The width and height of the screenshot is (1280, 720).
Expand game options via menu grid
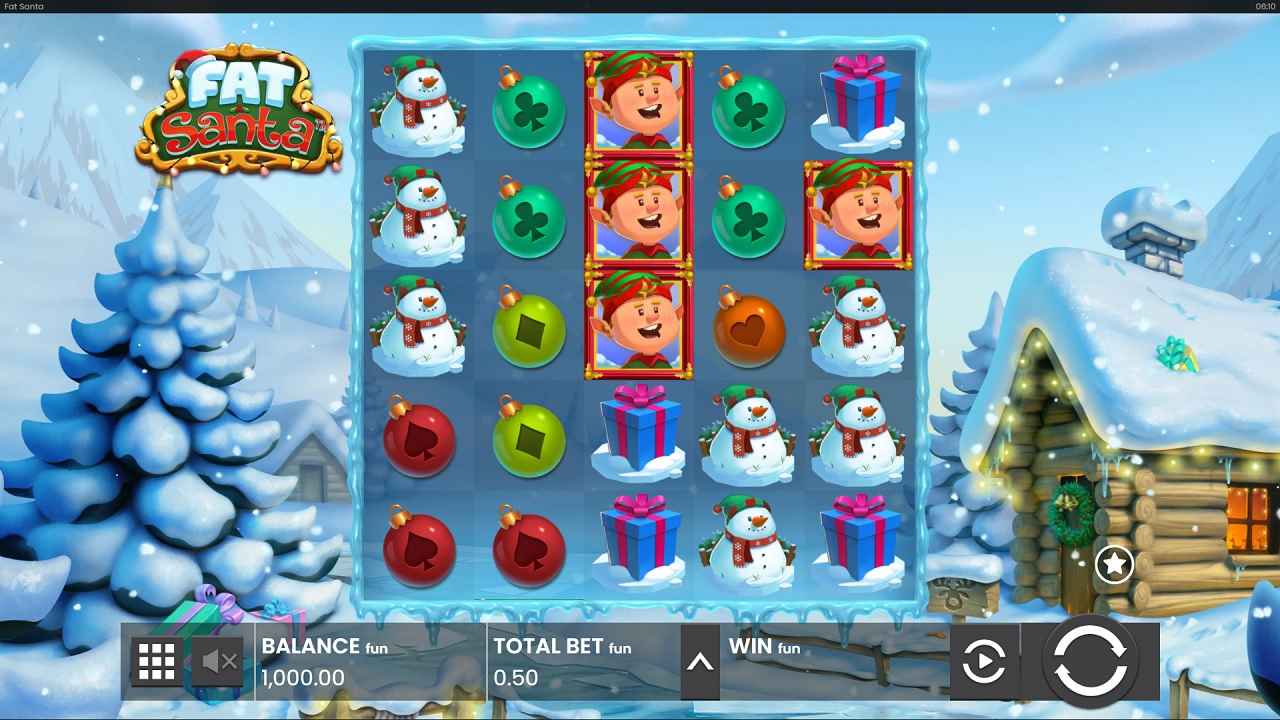point(155,661)
